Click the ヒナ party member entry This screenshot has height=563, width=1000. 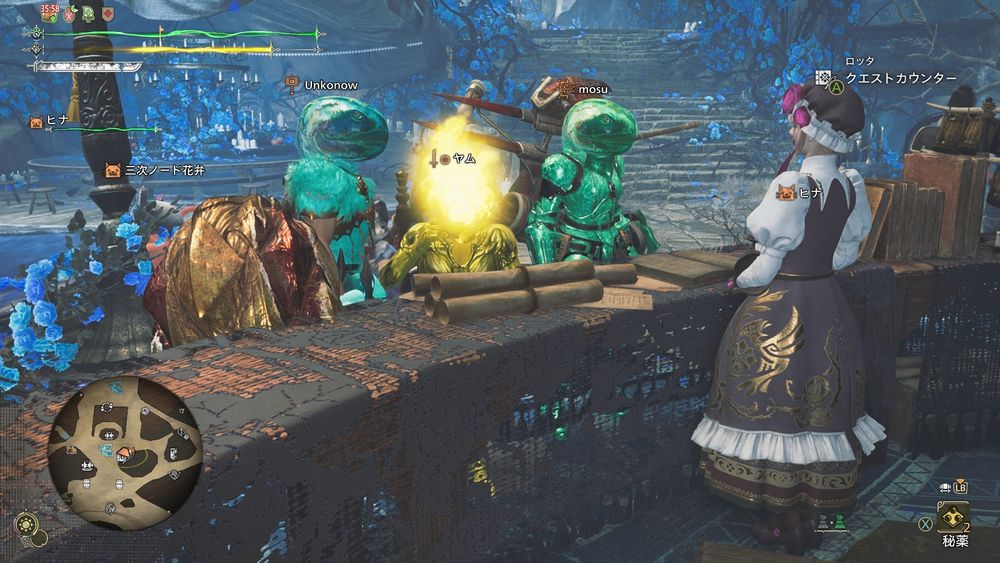coord(54,122)
